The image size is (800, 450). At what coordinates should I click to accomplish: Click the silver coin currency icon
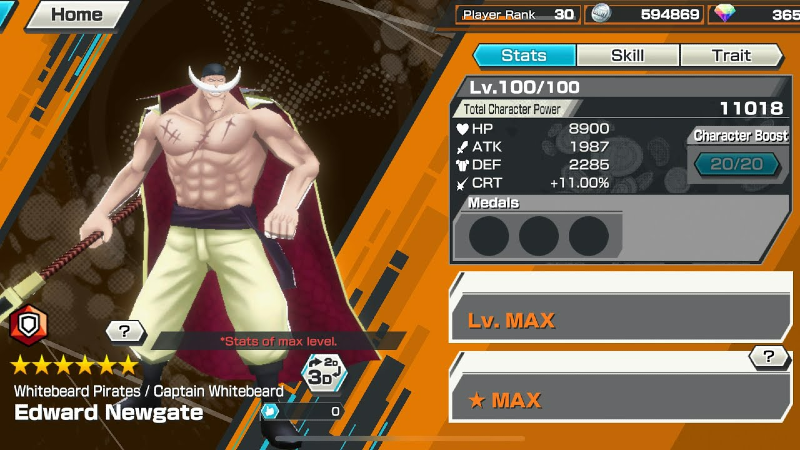tap(600, 14)
